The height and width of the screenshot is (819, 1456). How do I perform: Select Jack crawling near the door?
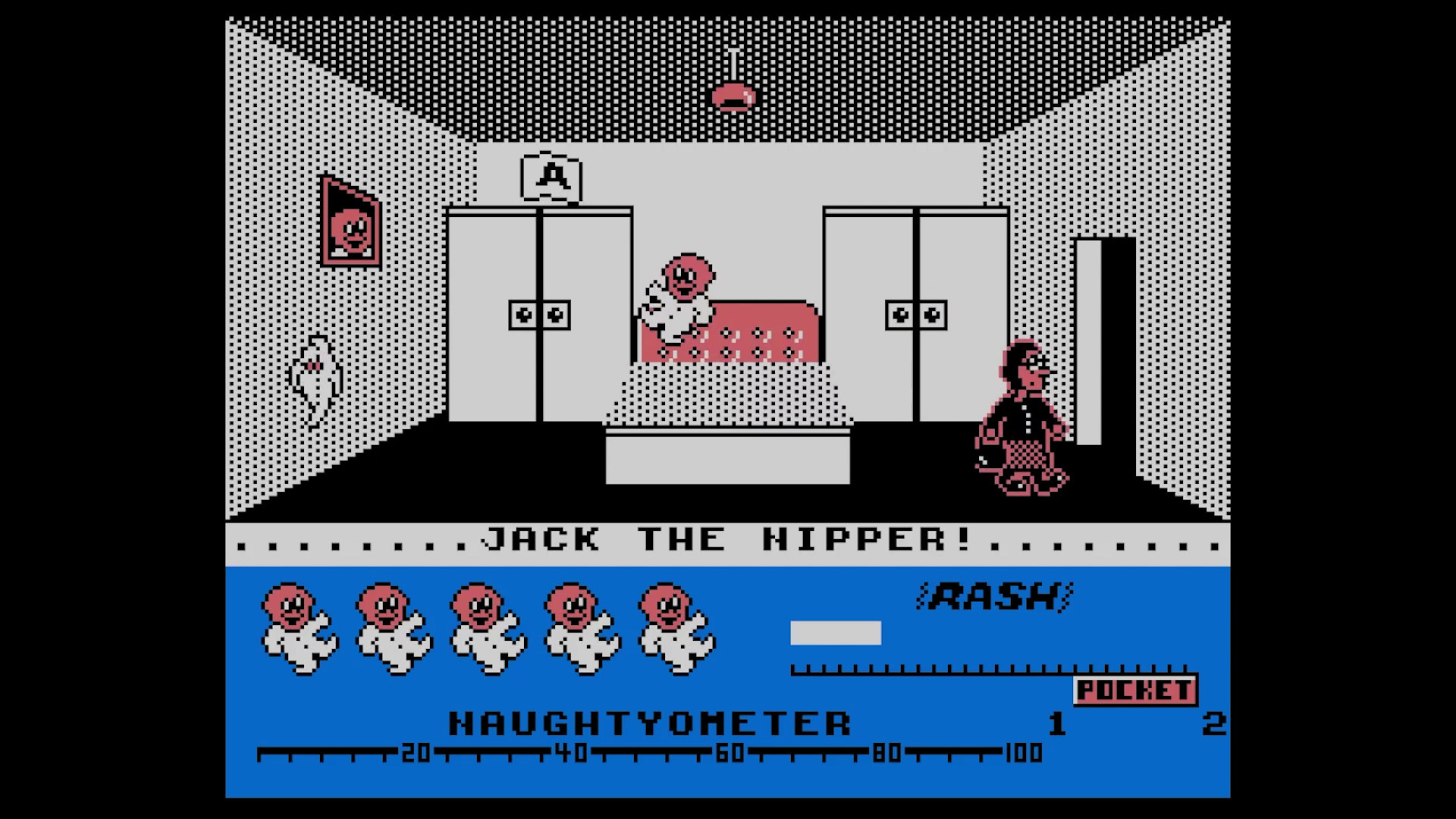1020,421
